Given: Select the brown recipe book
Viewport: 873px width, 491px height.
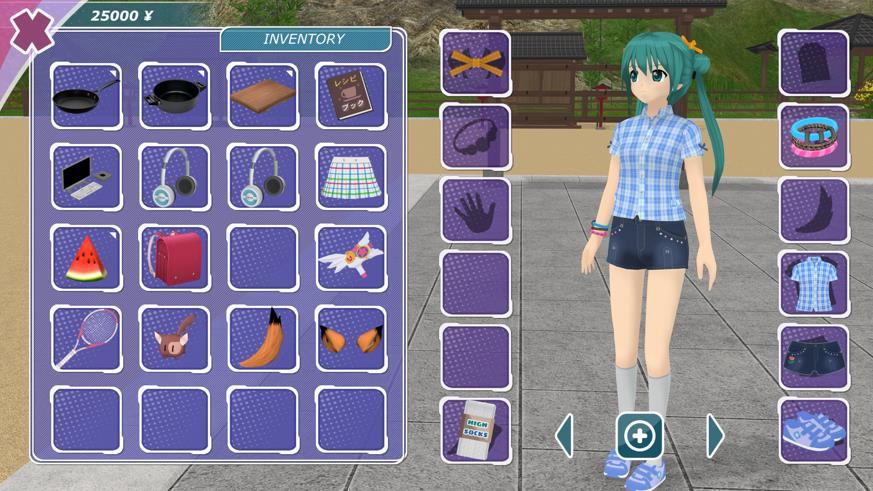Looking at the screenshot, I should coord(350,97).
